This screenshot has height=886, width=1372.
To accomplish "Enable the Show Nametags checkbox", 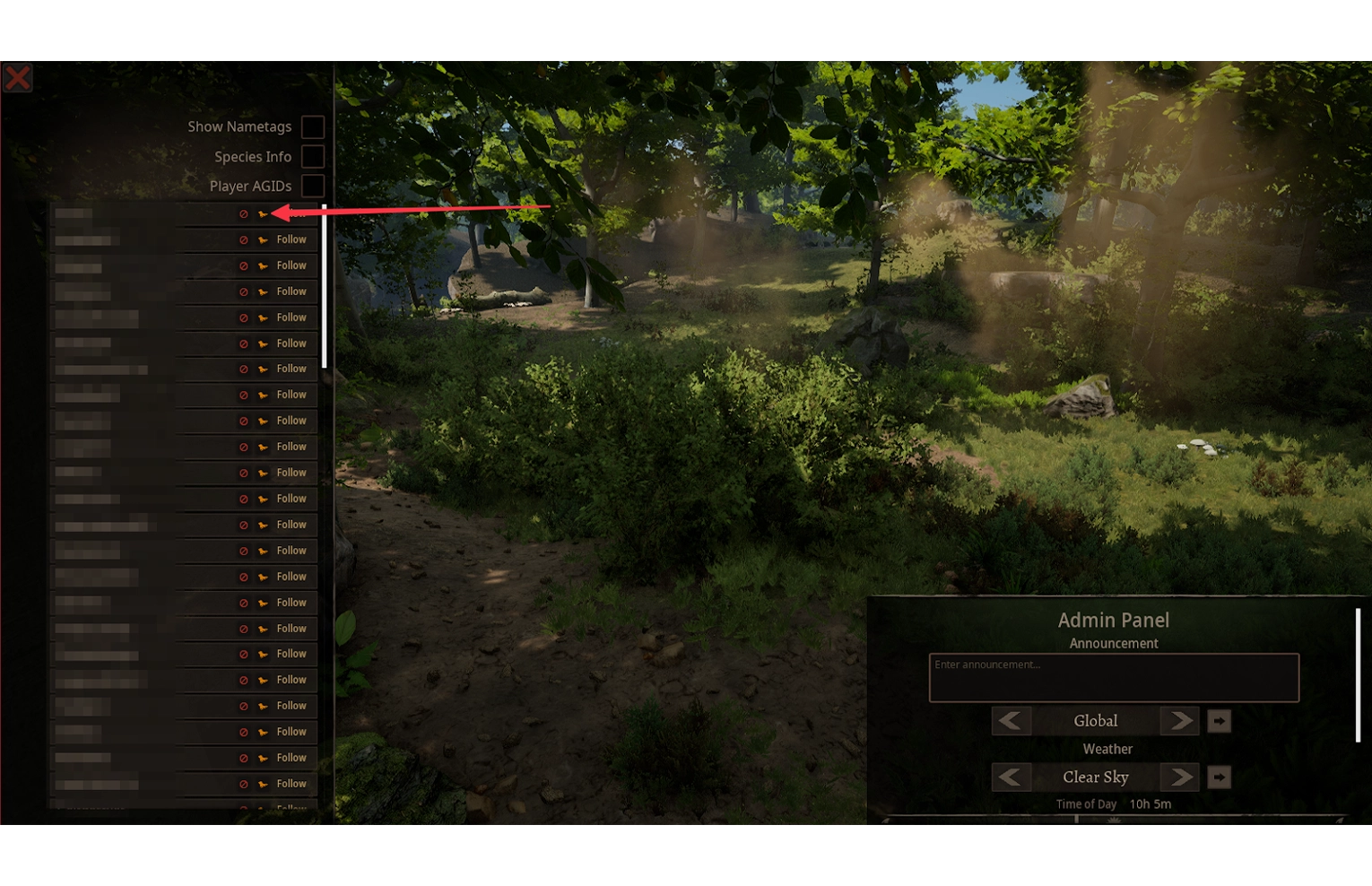I will coord(312,127).
